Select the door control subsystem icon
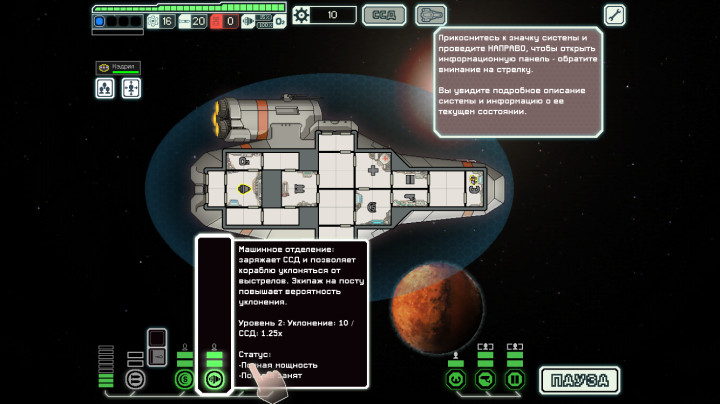Viewport: 720px width, 404px height. pyautogui.click(x=515, y=379)
